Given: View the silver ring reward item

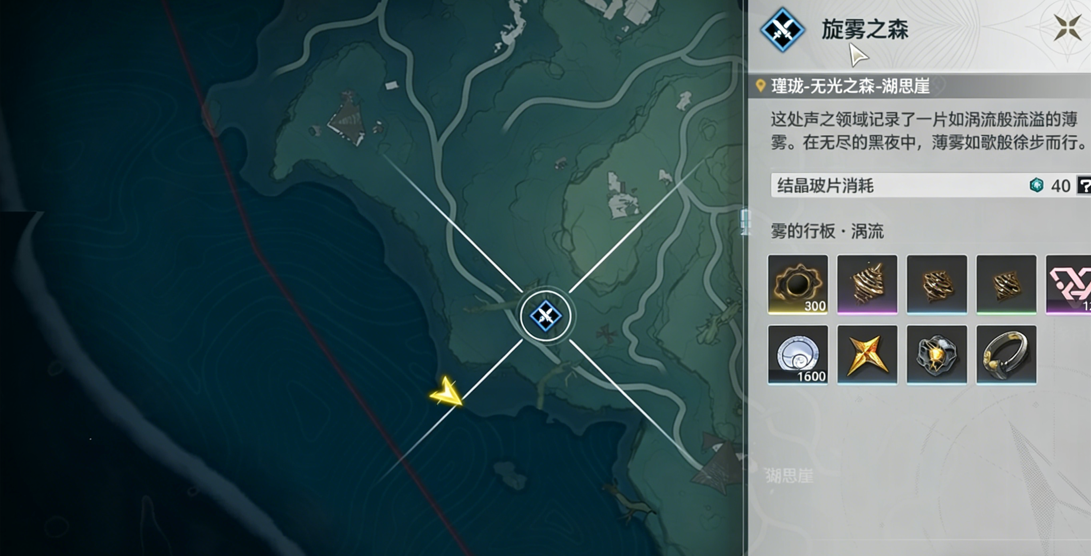Looking at the screenshot, I should click(1006, 354).
